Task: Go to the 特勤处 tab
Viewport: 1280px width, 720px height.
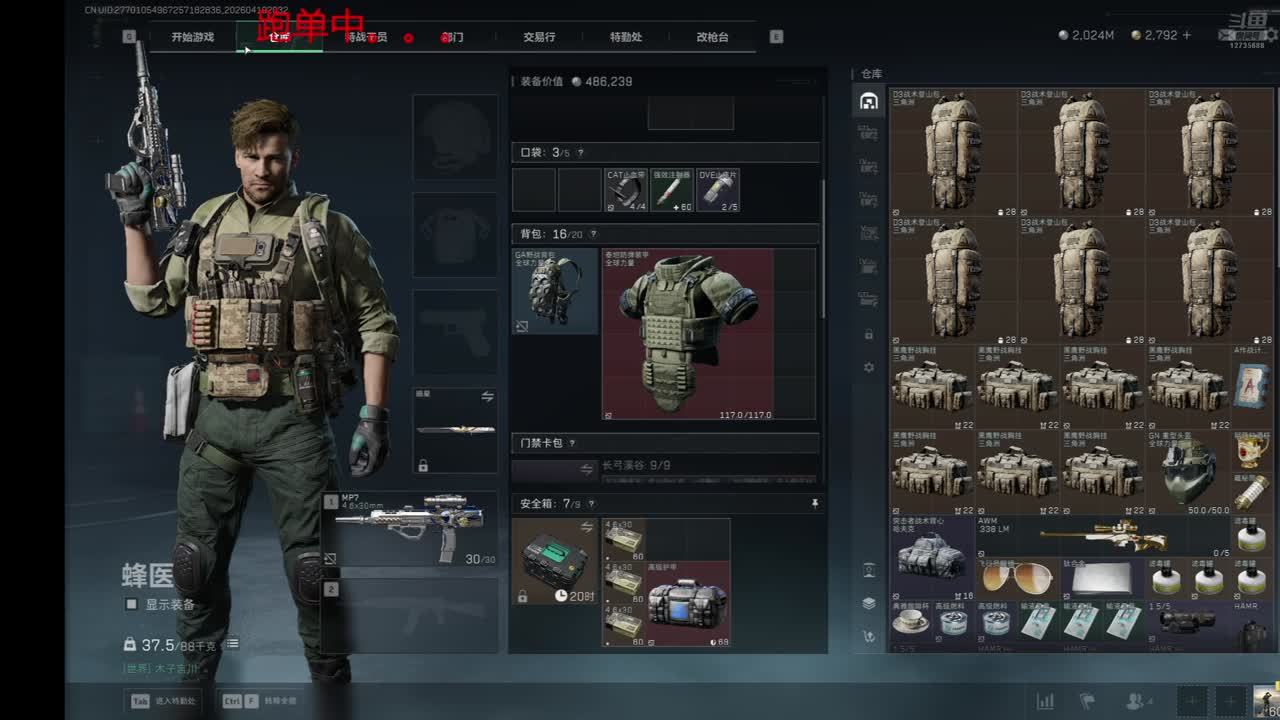Action: [626, 37]
